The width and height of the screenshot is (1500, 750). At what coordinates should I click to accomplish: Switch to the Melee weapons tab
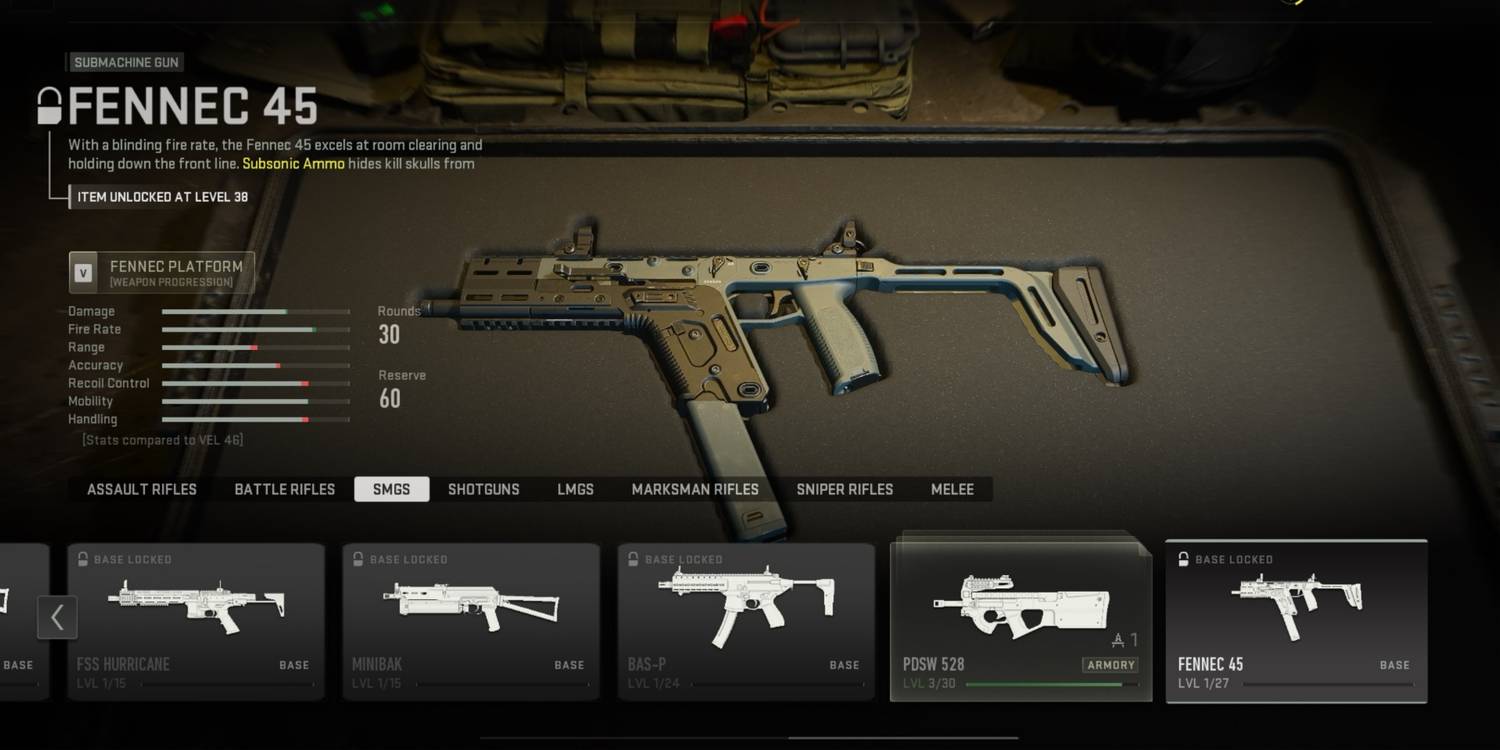pyautogui.click(x=951, y=489)
